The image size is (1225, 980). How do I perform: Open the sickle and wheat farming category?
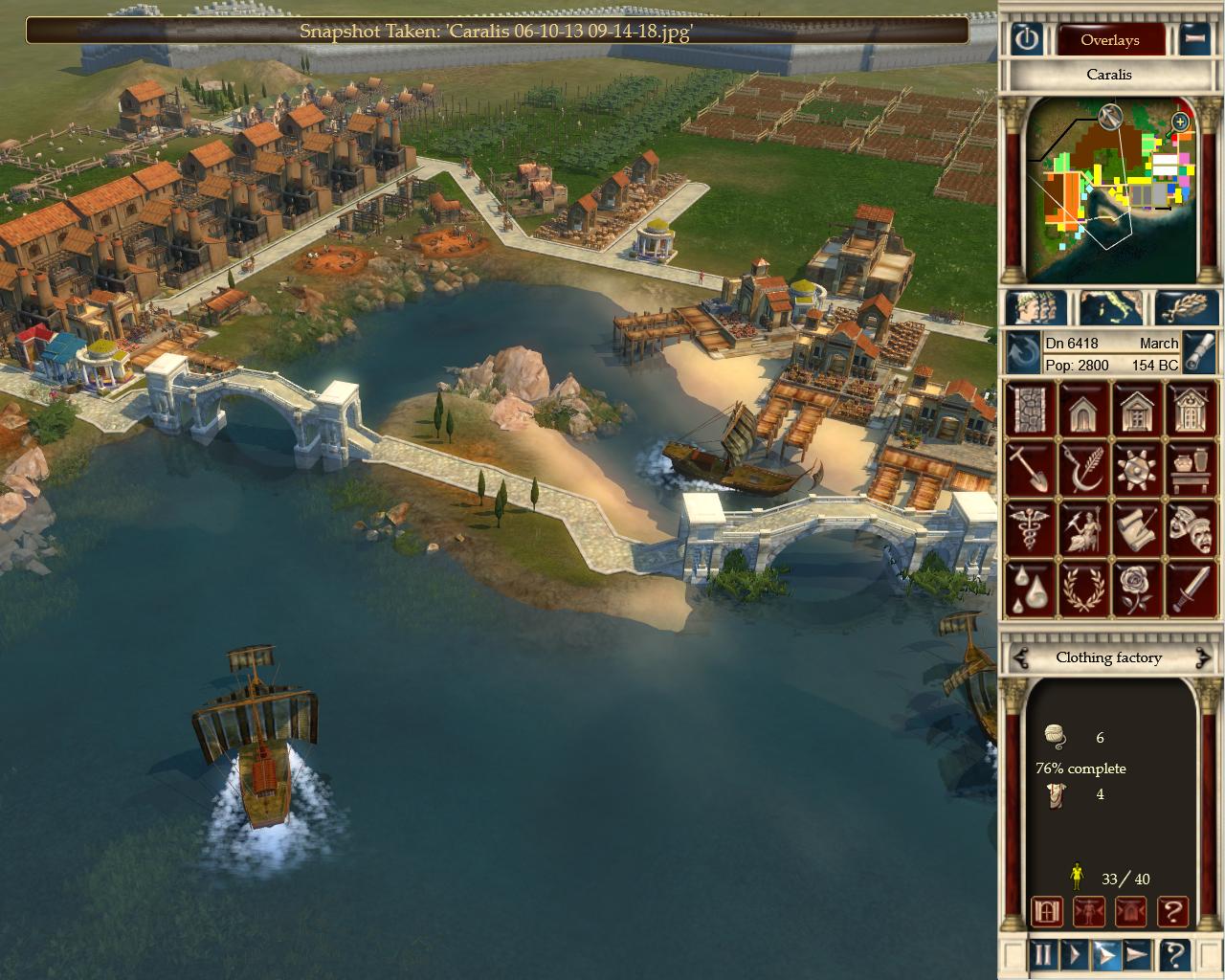(x=1082, y=468)
